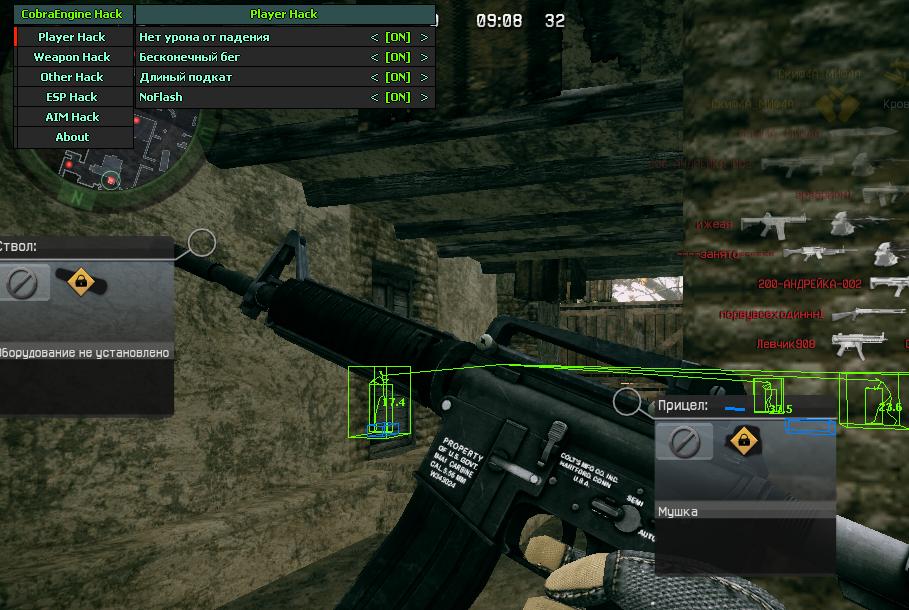Viewport: 909px width, 610px height.
Task: Open the About entry
Action: click(x=72, y=137)
